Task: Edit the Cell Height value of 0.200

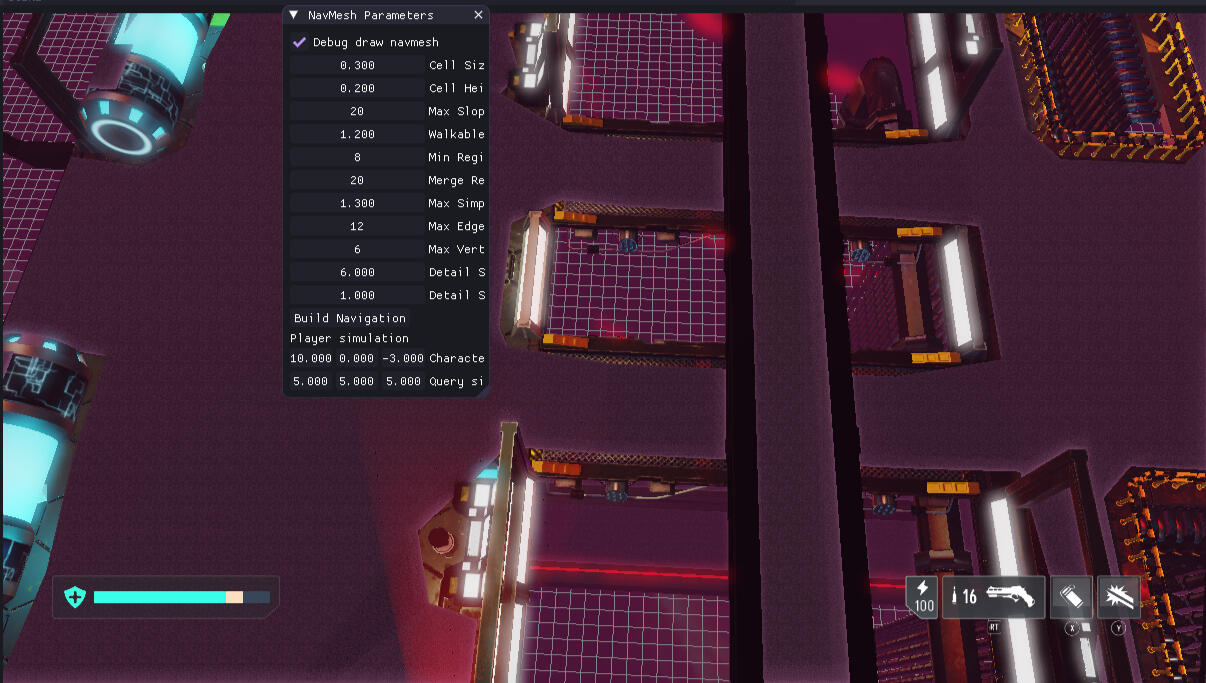Action: point(357,88)
